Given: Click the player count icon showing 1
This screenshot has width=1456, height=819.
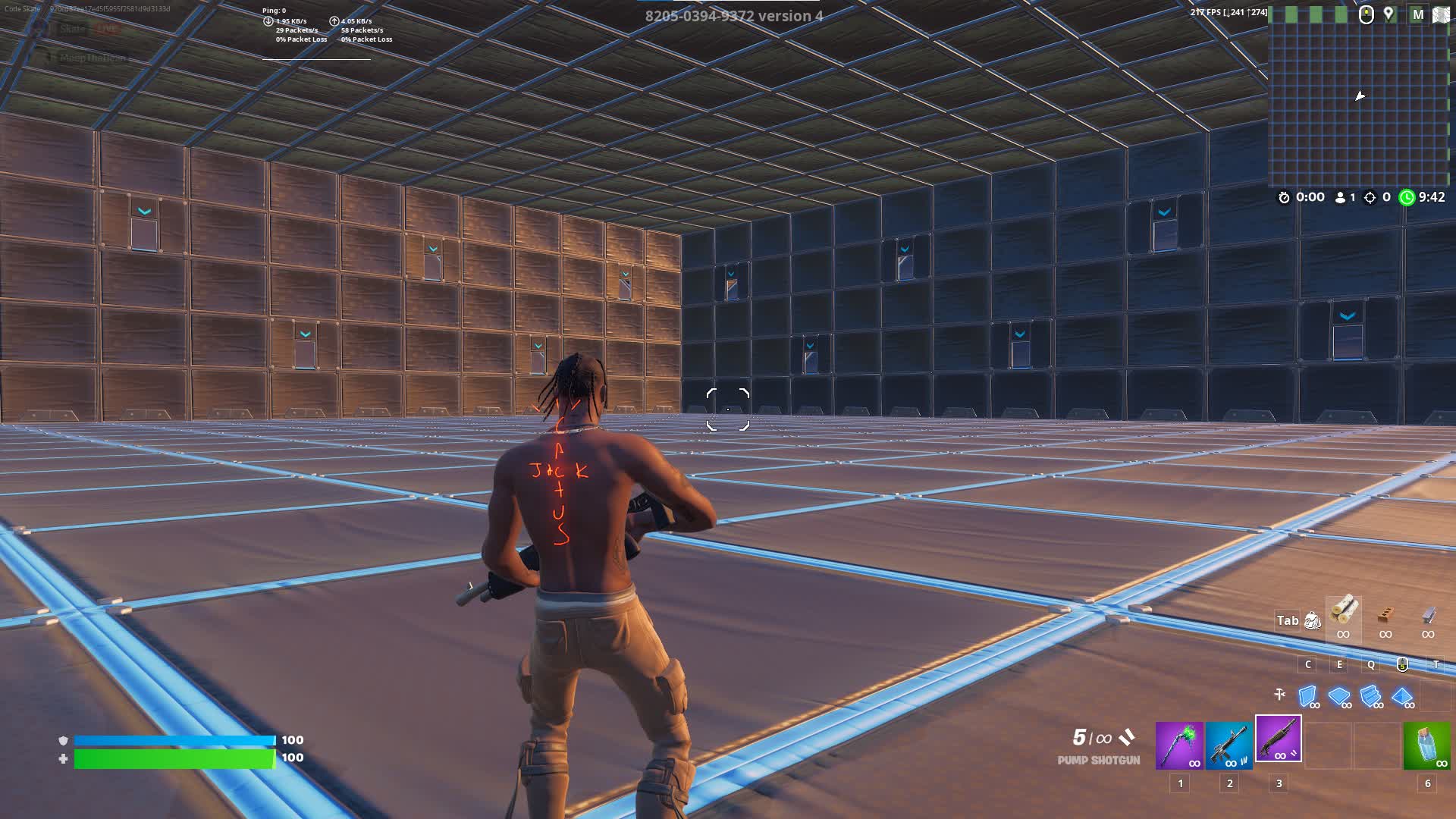Looking at the screenshot, I should tap(1341, 197).
